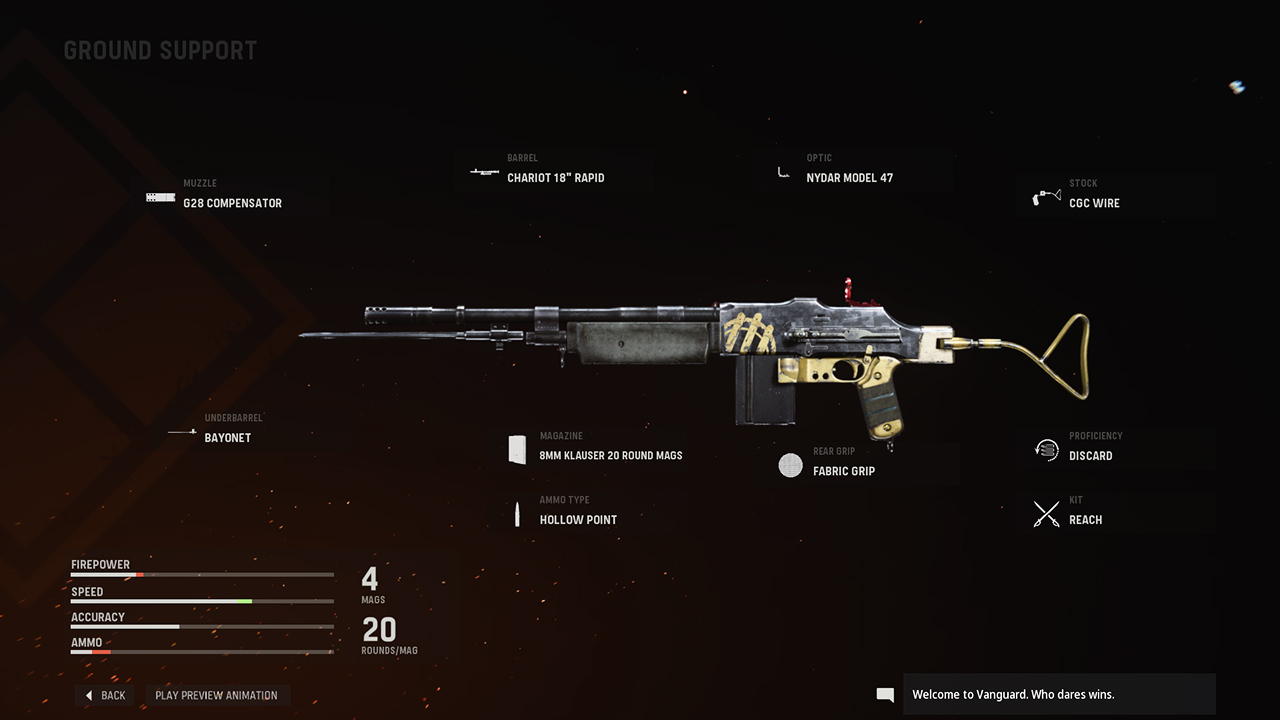Select the 8MM KLAUSER 20 ROUND MAGS label
1280x720 pixels.
click(608, 454)
